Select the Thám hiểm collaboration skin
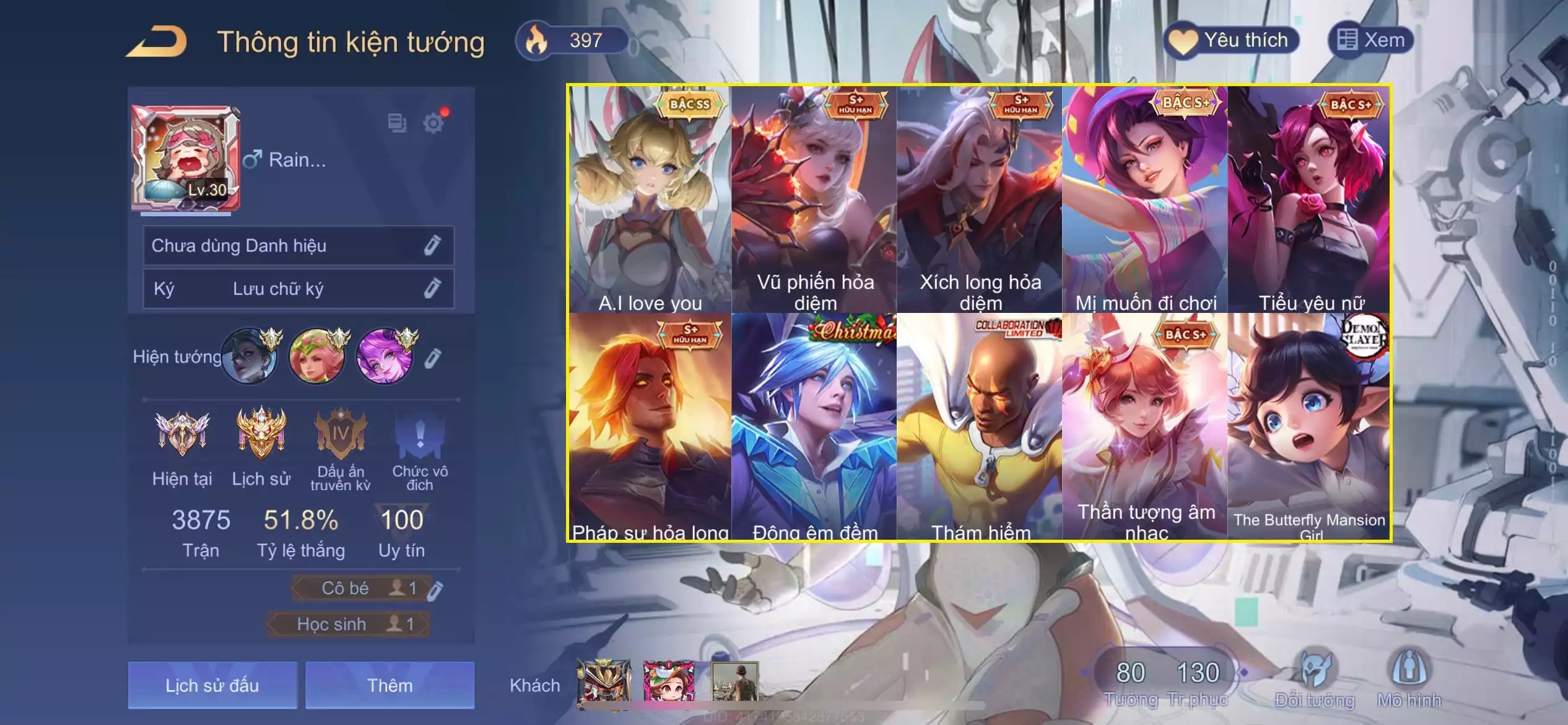 [x=980, y=428]
